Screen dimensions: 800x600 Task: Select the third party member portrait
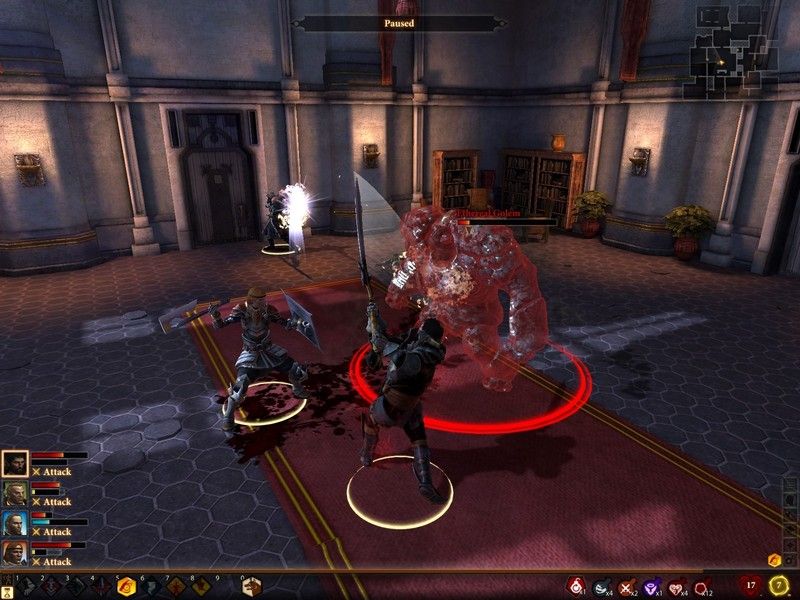point(14,523)
